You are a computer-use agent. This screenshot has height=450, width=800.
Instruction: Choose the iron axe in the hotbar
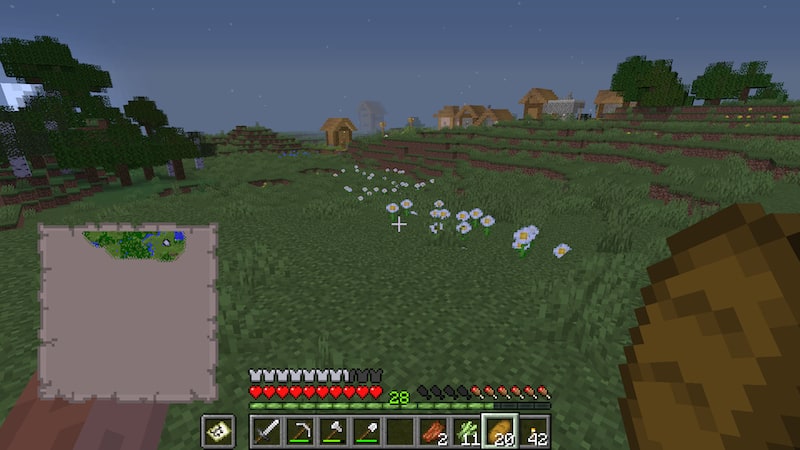pyautogui.click(x=333, y=432)
